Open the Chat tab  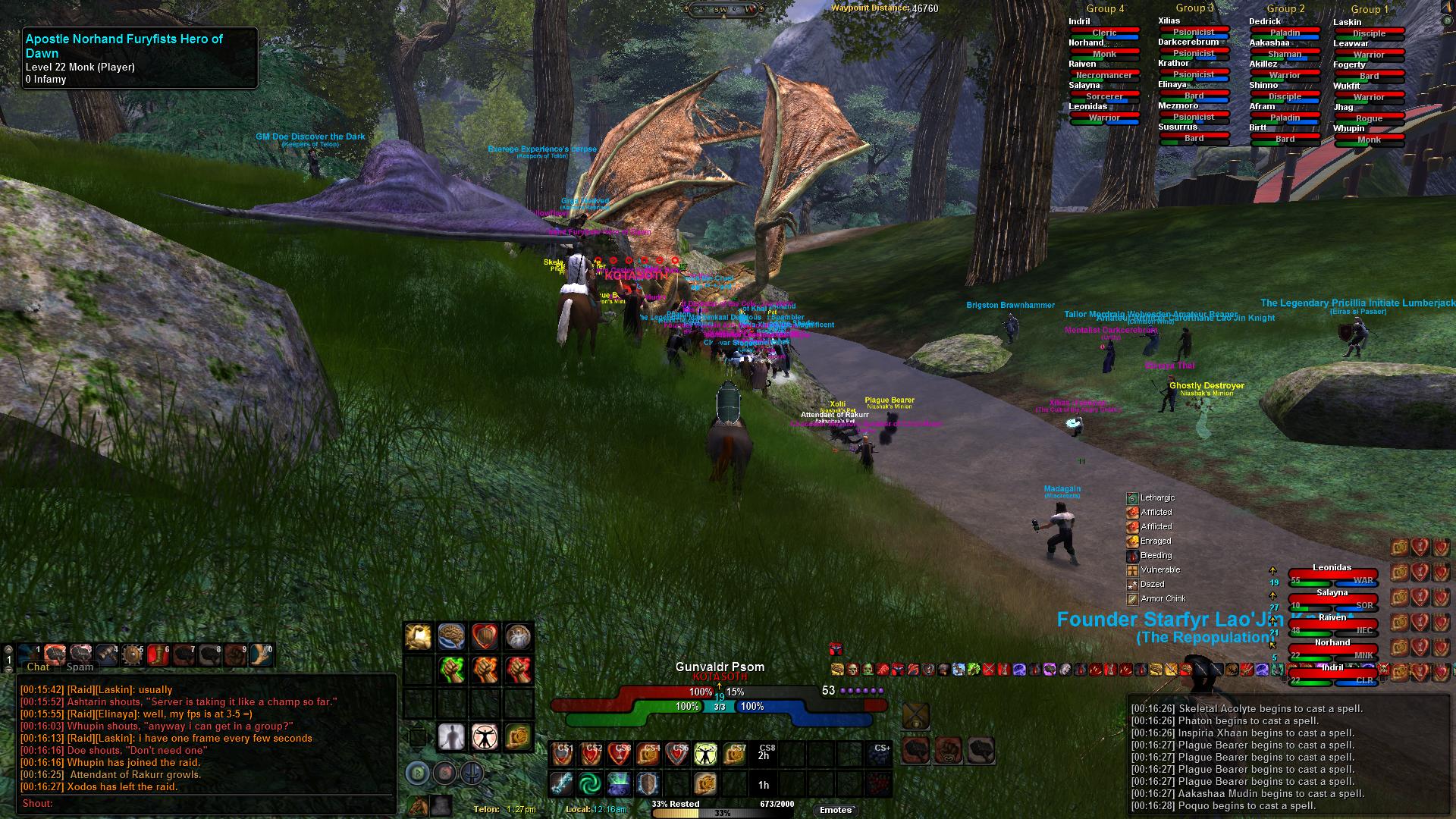click(x=38, y=667)
